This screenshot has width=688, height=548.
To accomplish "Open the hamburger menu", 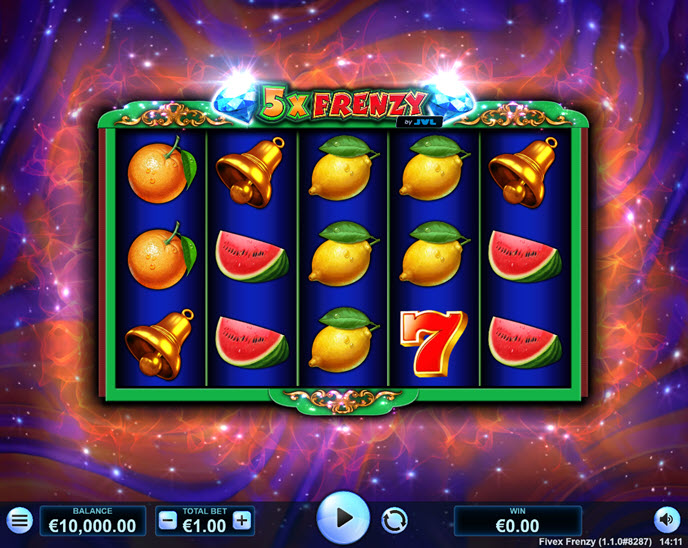I will tap(19, 520).
